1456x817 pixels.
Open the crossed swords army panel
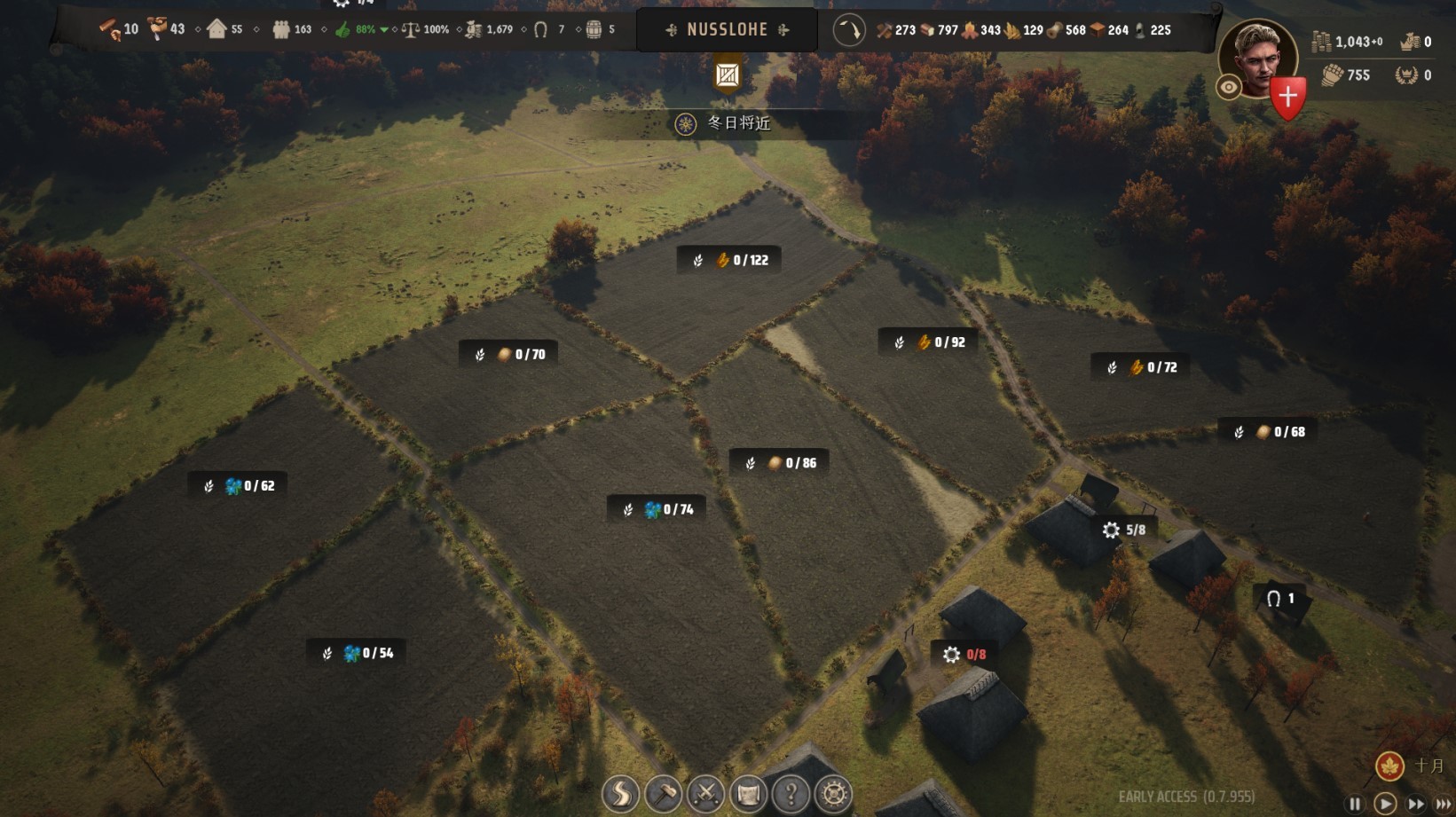705,794
